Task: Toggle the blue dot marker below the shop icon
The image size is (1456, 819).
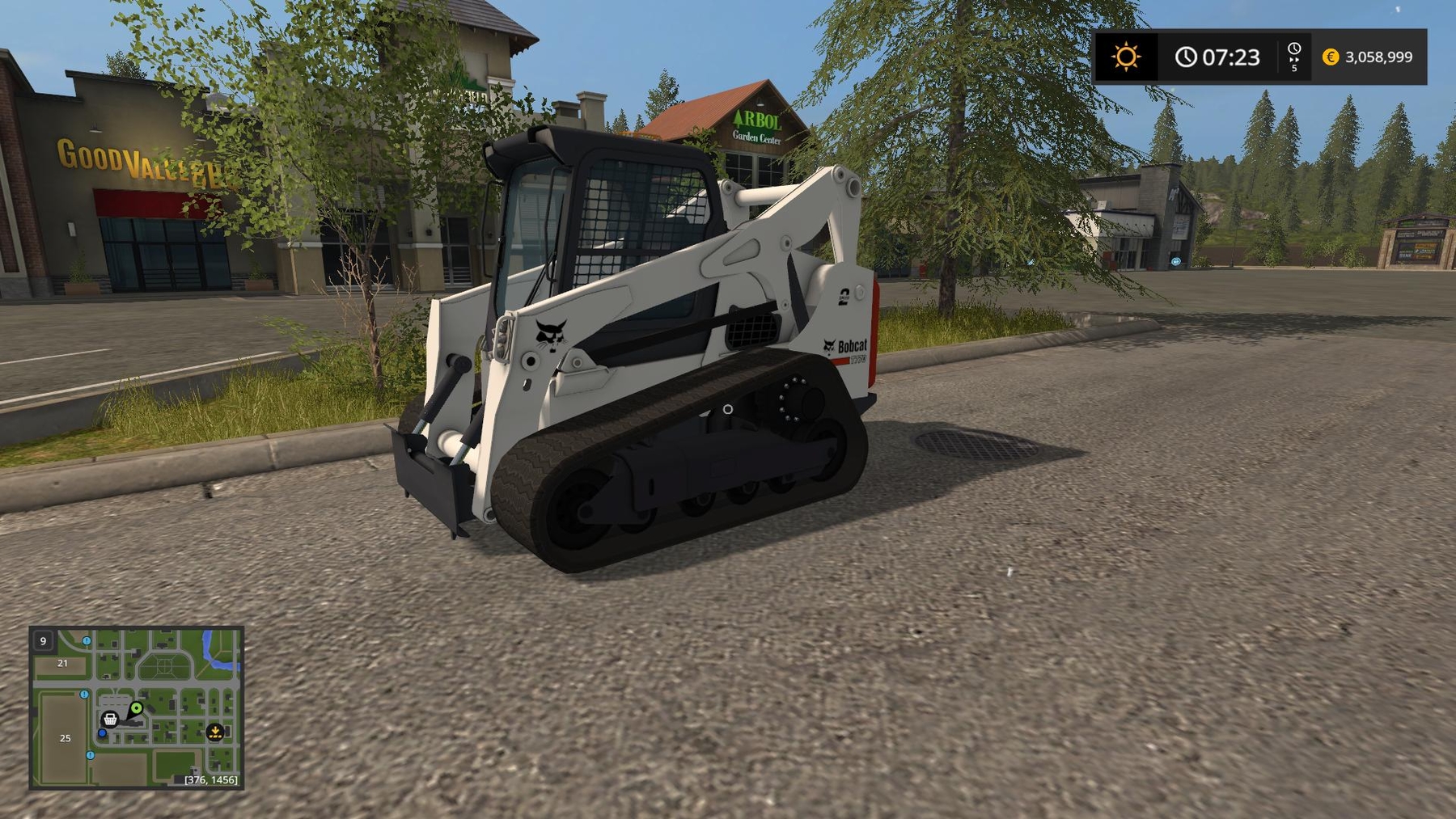Action: tap(102, 733)
